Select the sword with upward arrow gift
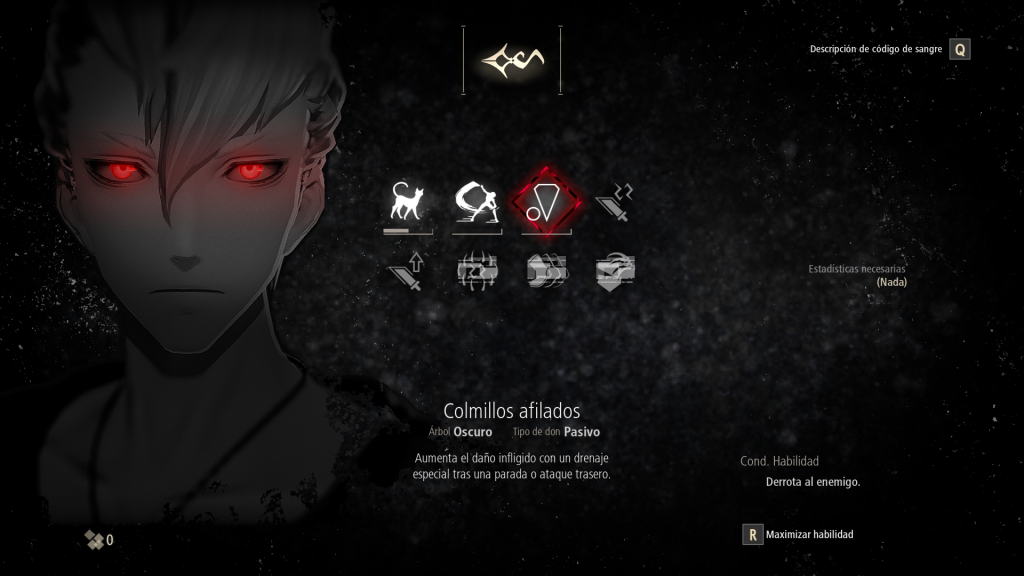Screen dimensions: 1024x576 coord(406,270)
